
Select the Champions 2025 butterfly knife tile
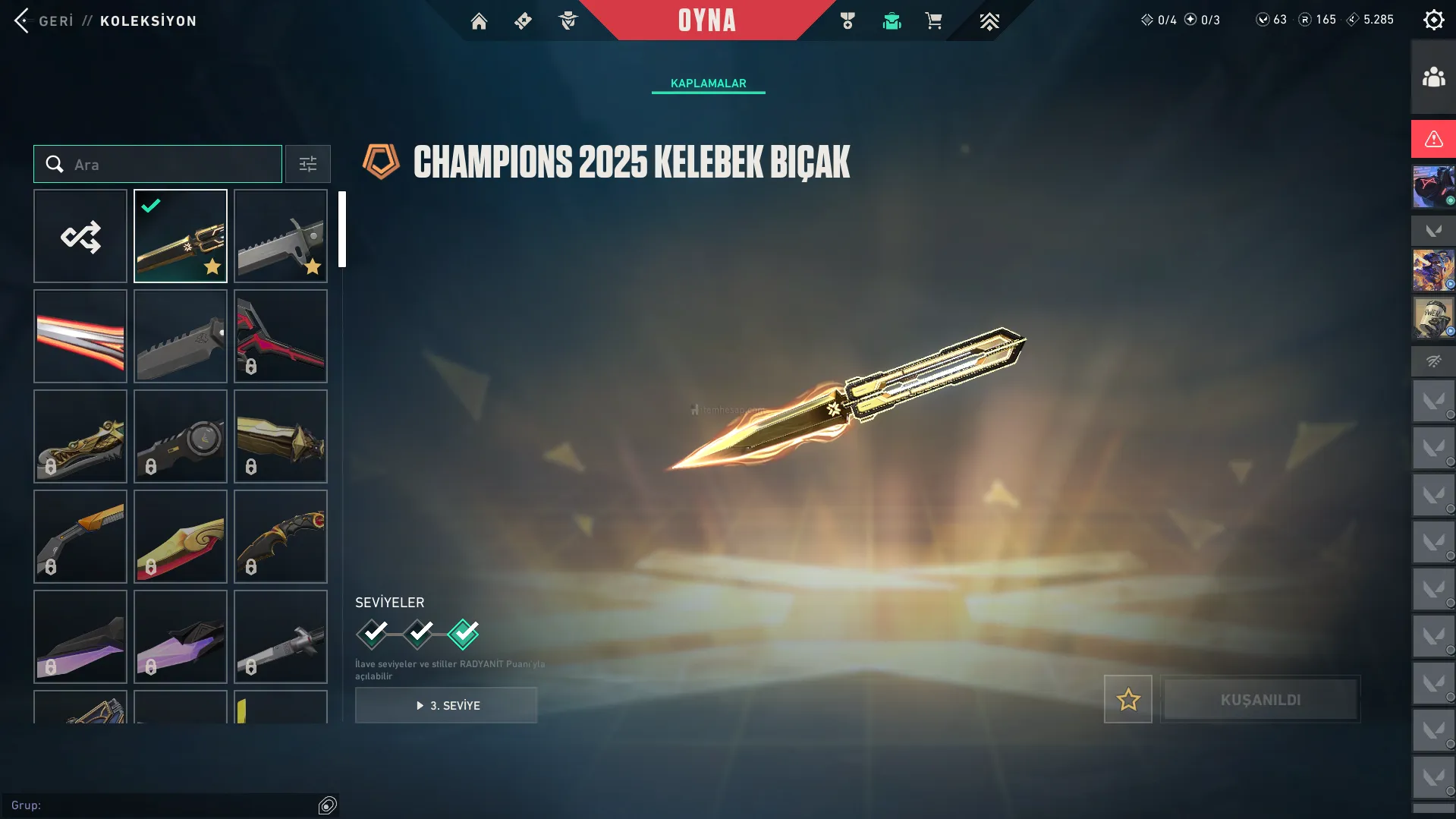click(181, 236)
